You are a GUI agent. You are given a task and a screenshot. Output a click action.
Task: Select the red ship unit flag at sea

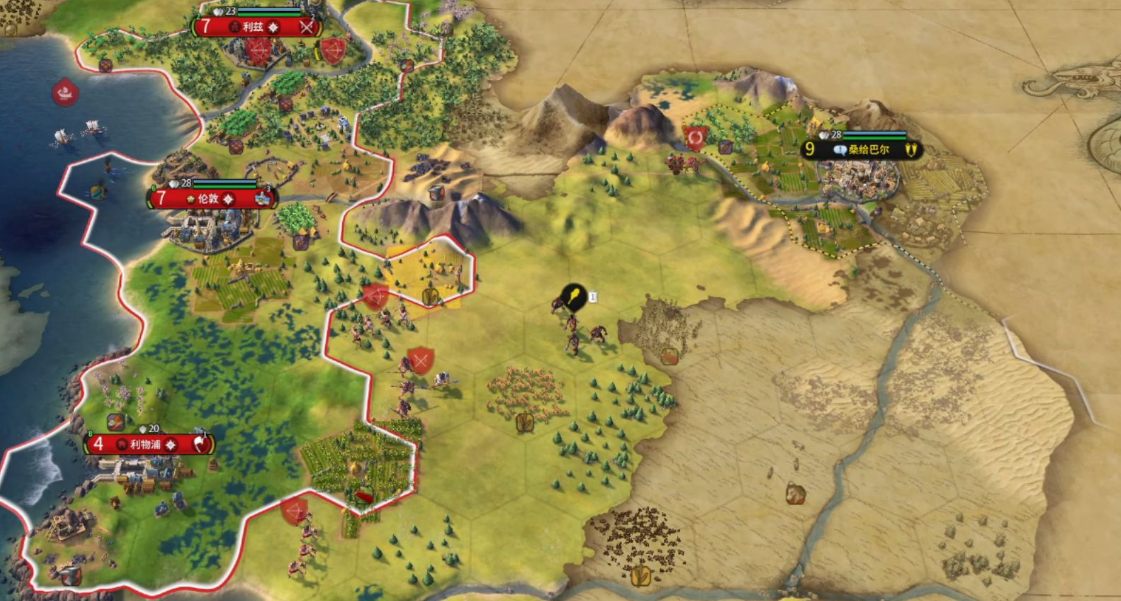(65, 92)
